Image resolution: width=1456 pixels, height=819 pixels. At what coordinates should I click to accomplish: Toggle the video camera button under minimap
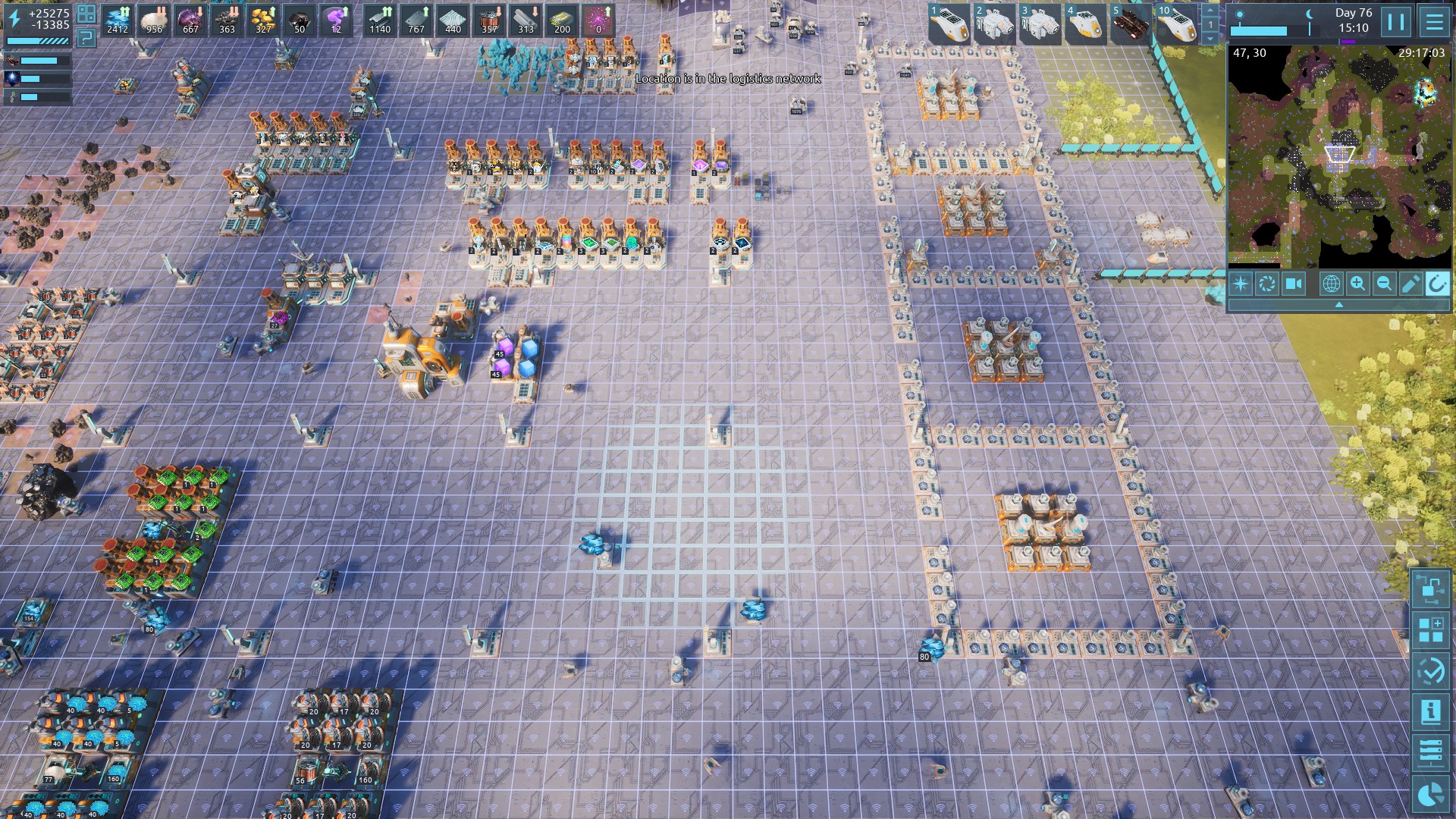click(x=1294, y=284)
